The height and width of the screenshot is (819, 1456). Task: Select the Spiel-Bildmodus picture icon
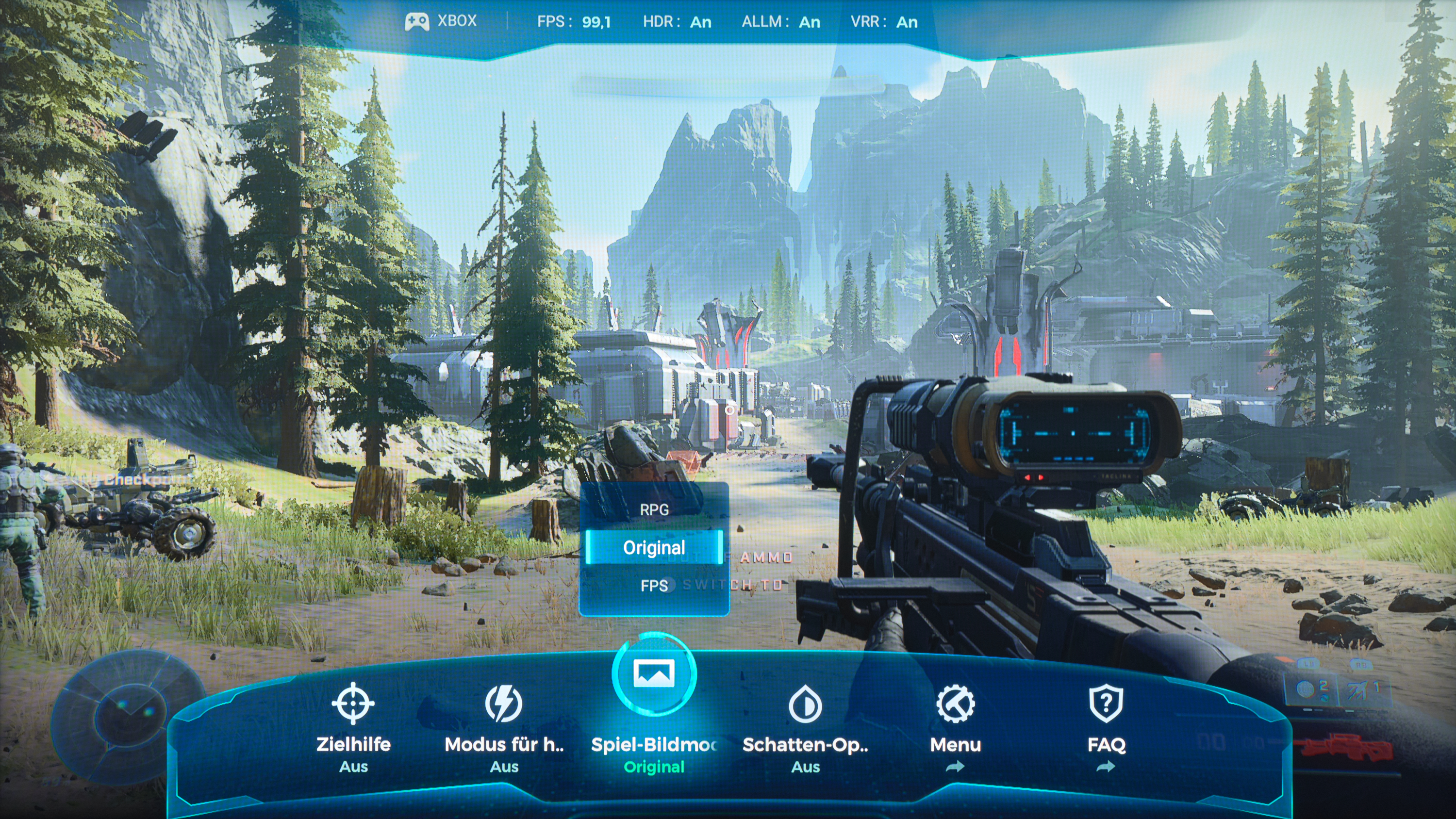pos(654,674)
